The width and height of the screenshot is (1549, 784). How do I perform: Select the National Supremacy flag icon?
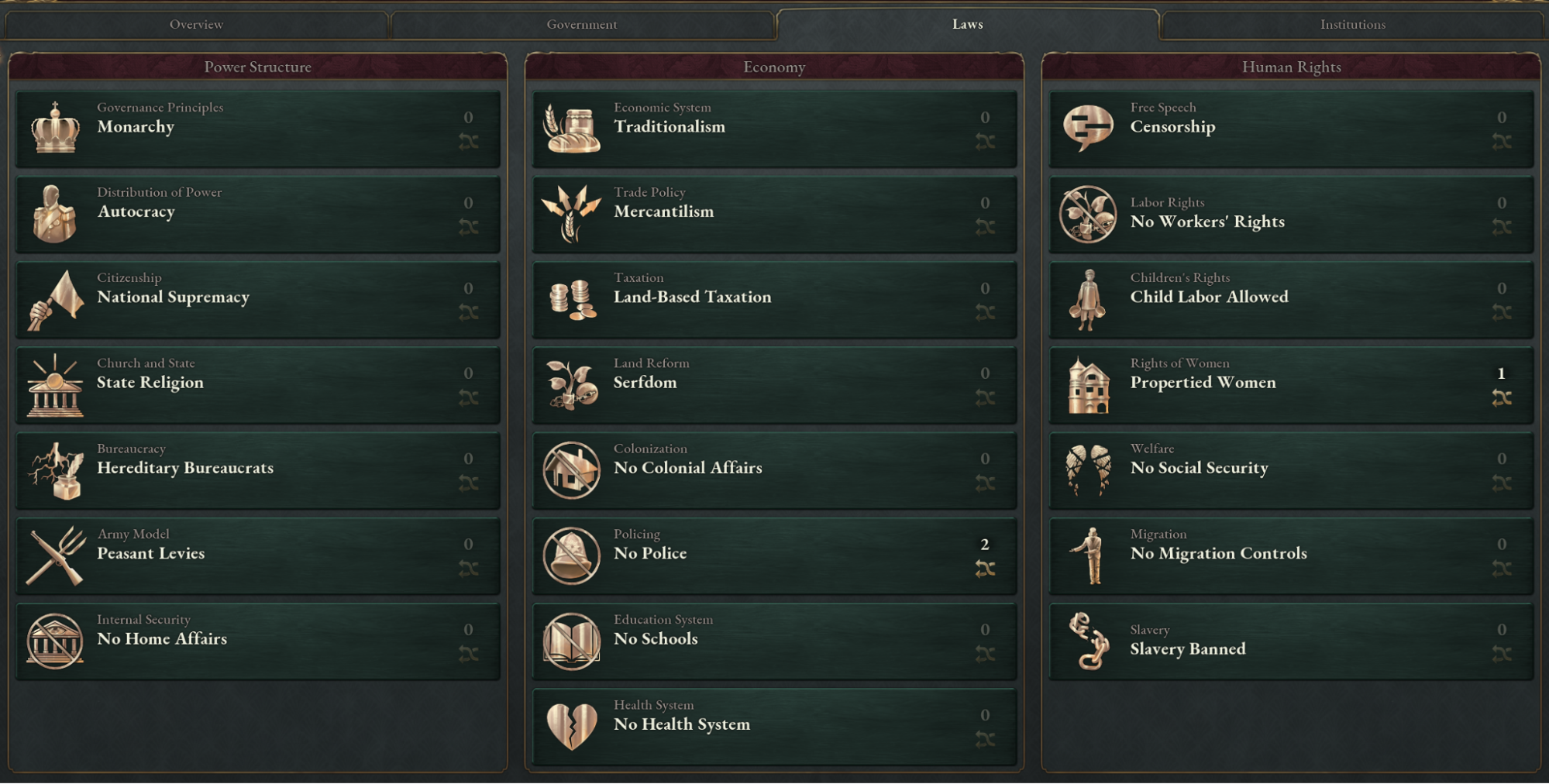[x=54, y=300]
